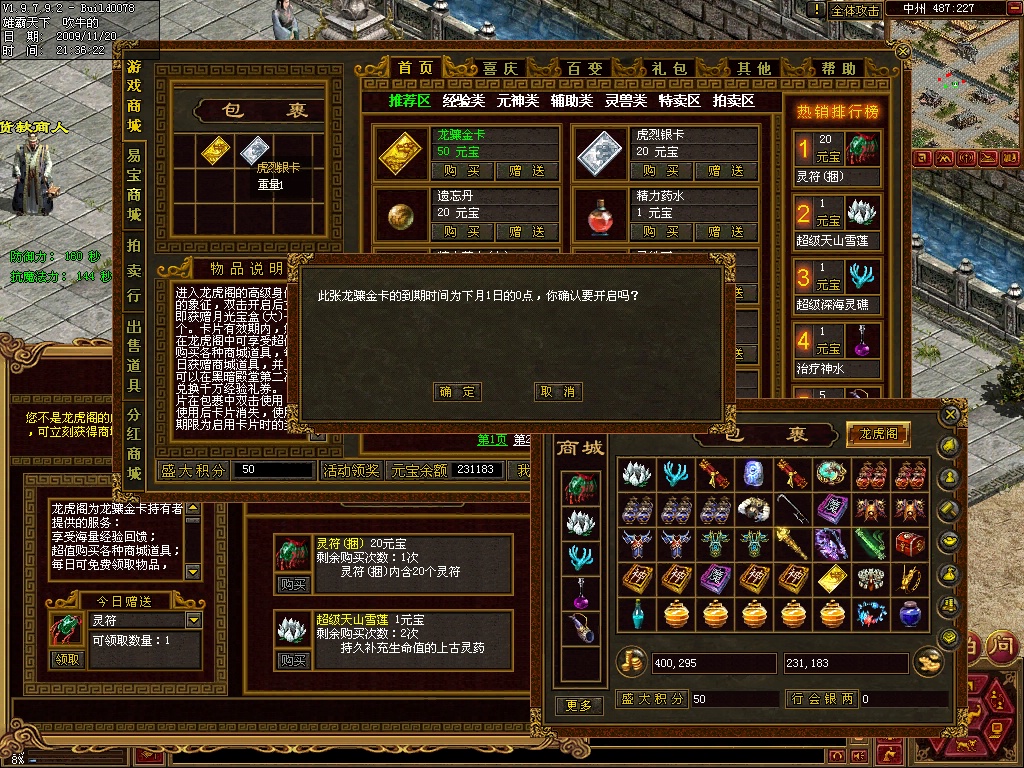Screen dimensions: 1024x768
Task: Open the 龙虎阁 button in bag
Action: pyautogui.click(x=879, y=434)
